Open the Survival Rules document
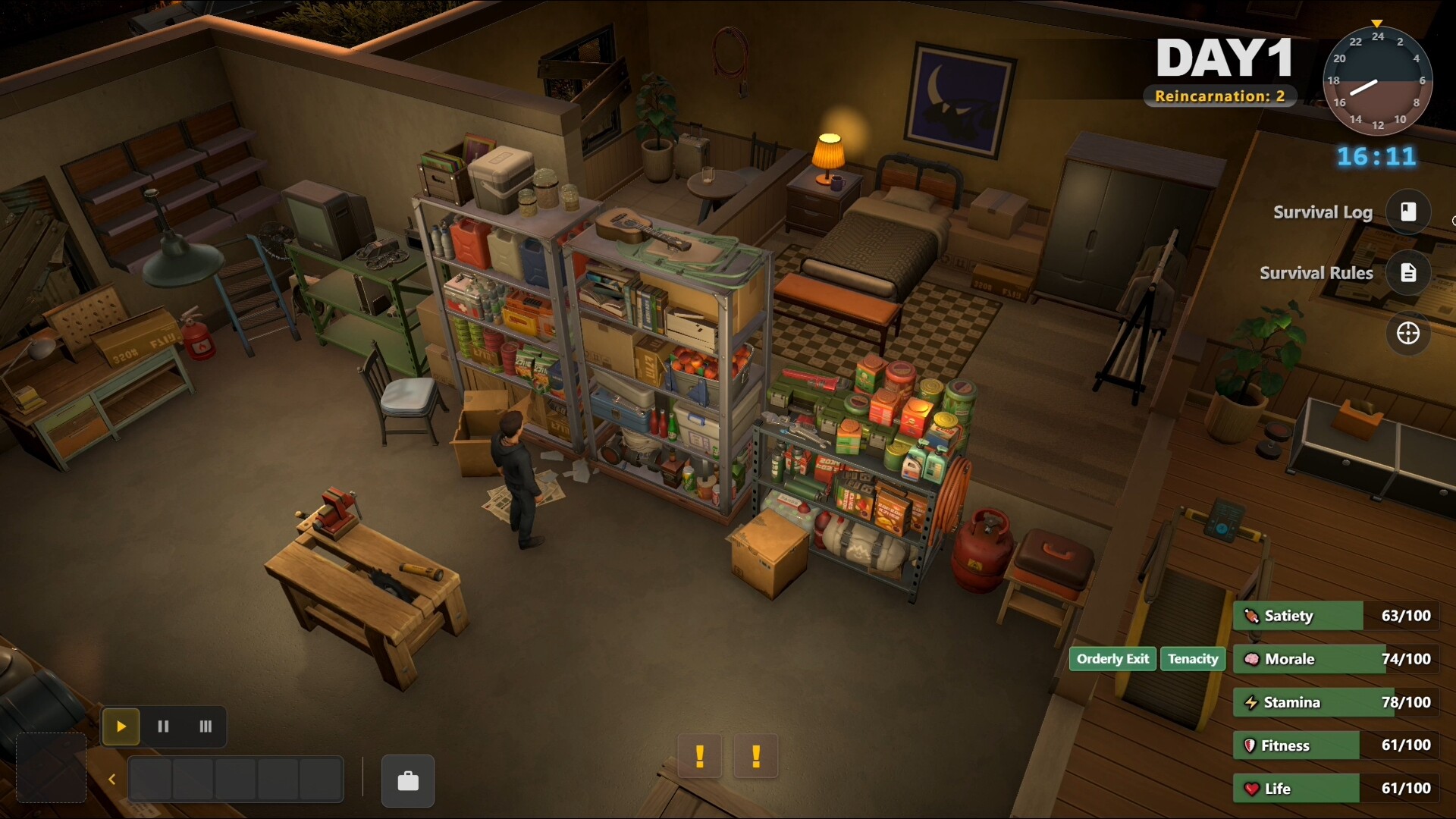The image size is (1456, 819). [x=1407, y=272]
